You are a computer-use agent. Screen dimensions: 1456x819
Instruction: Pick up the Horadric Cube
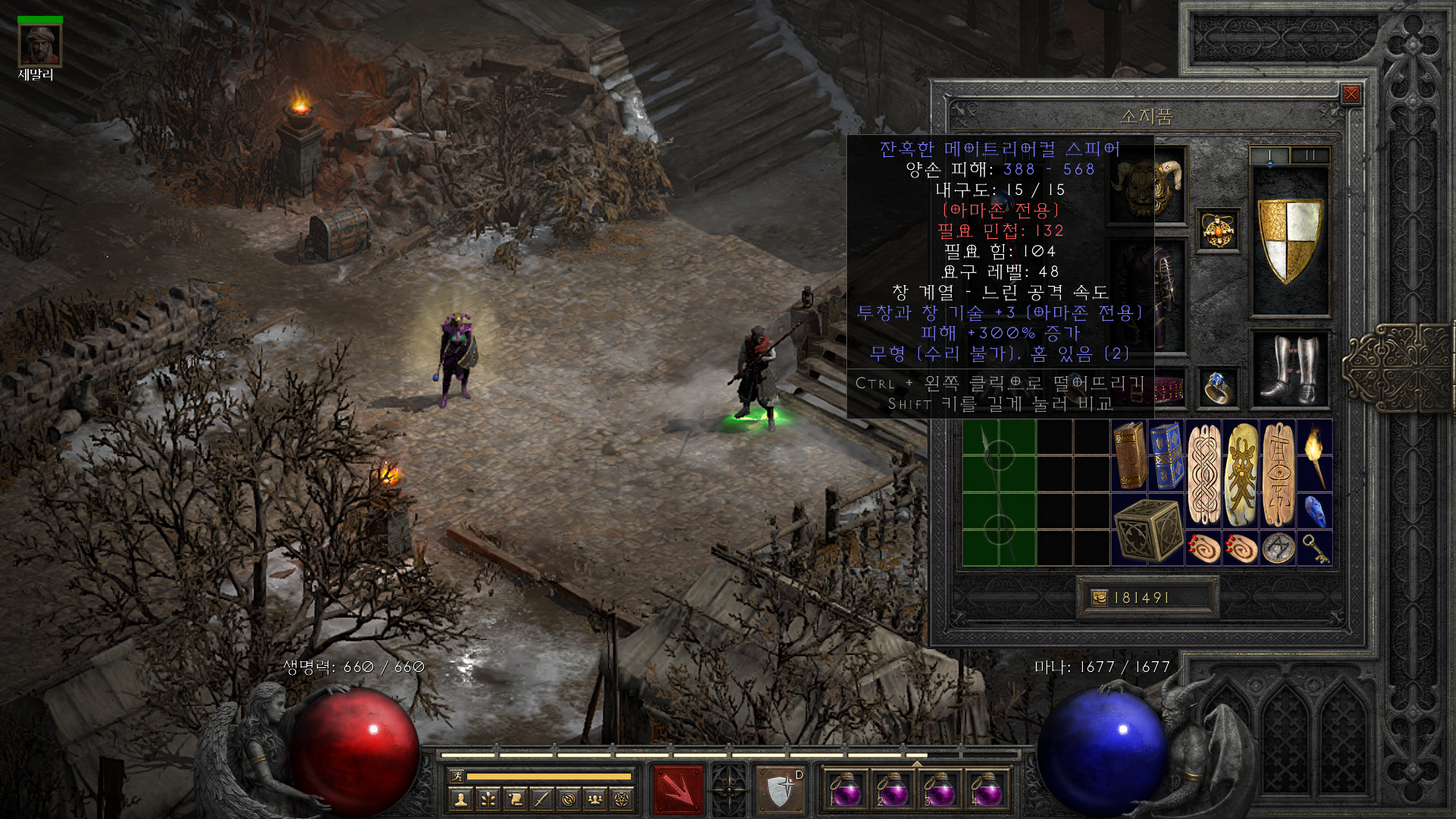coord(1147,530)
